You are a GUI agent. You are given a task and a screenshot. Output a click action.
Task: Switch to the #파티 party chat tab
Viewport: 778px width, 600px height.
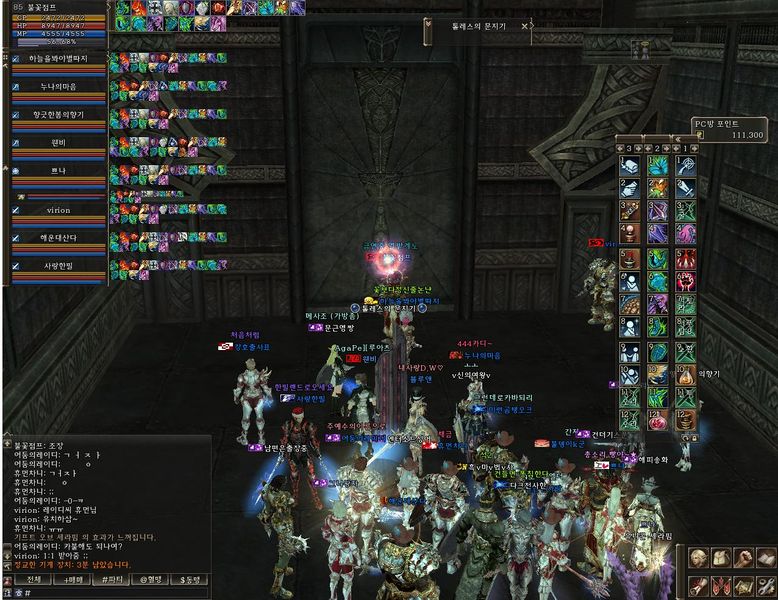[x=112, y=580]
